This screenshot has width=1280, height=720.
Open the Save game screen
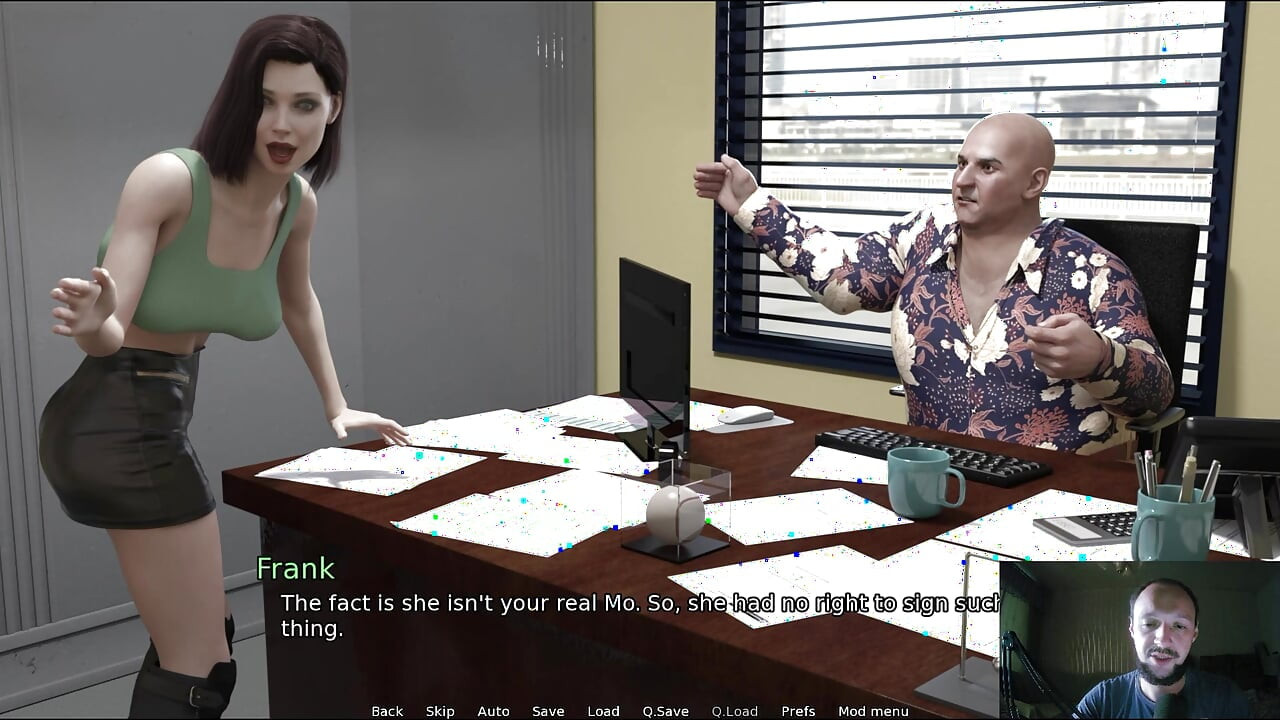point(548,711)
